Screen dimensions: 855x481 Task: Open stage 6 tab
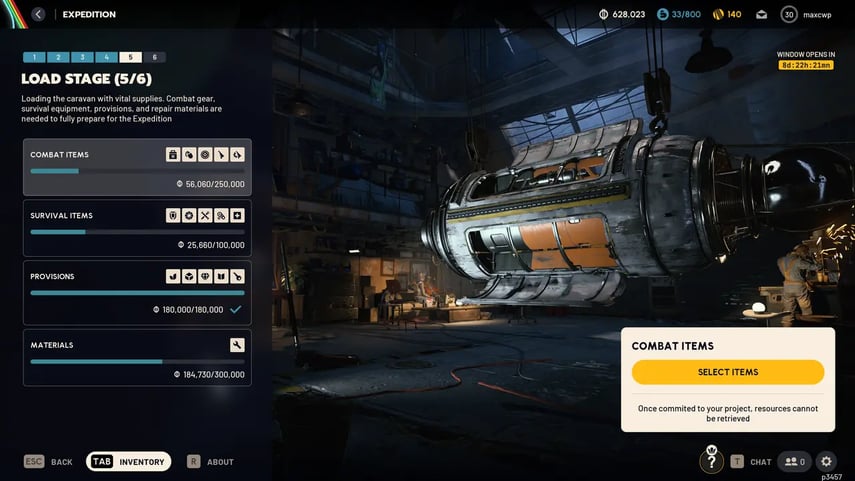tap(154, 58)
